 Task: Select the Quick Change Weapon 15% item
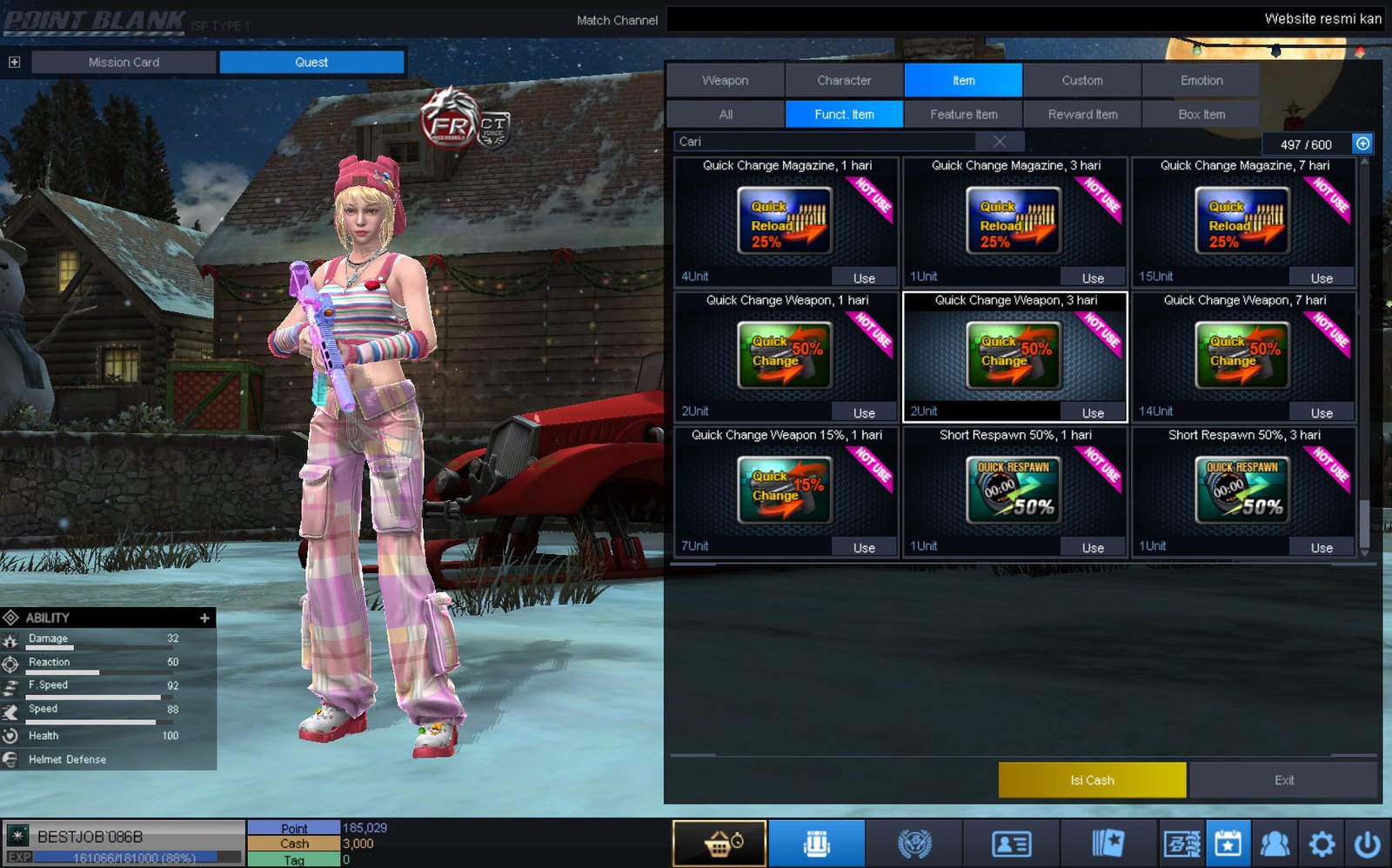[x=785, y=490]
